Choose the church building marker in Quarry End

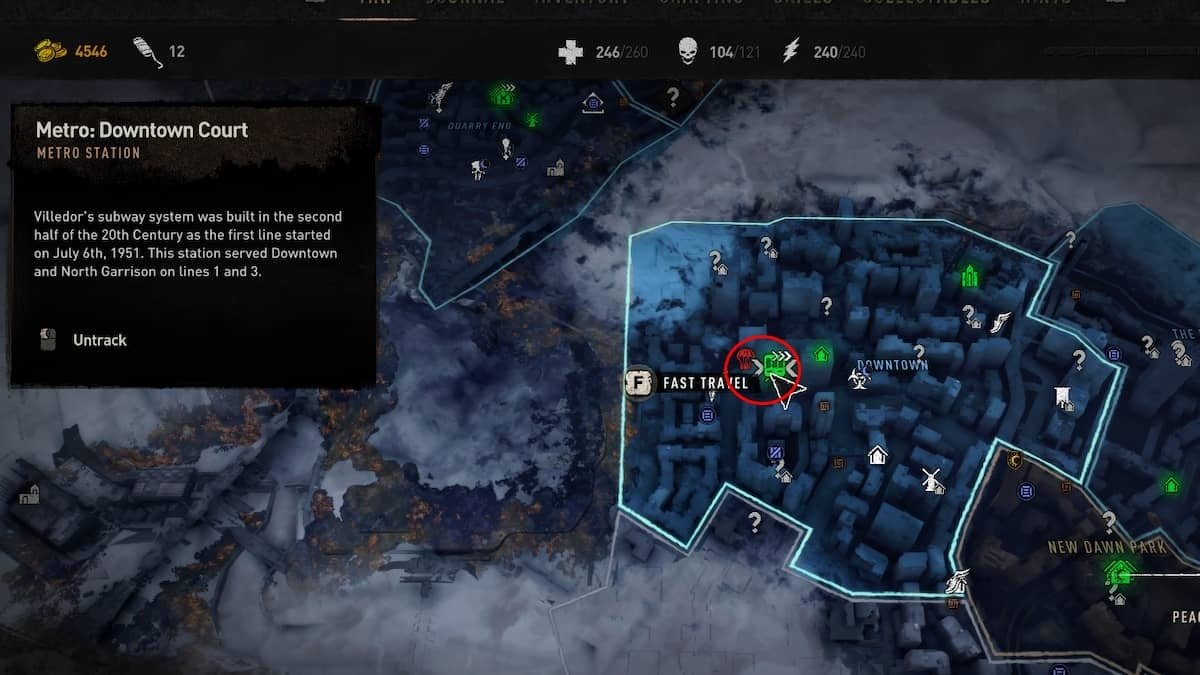click(x=556, y=166)
